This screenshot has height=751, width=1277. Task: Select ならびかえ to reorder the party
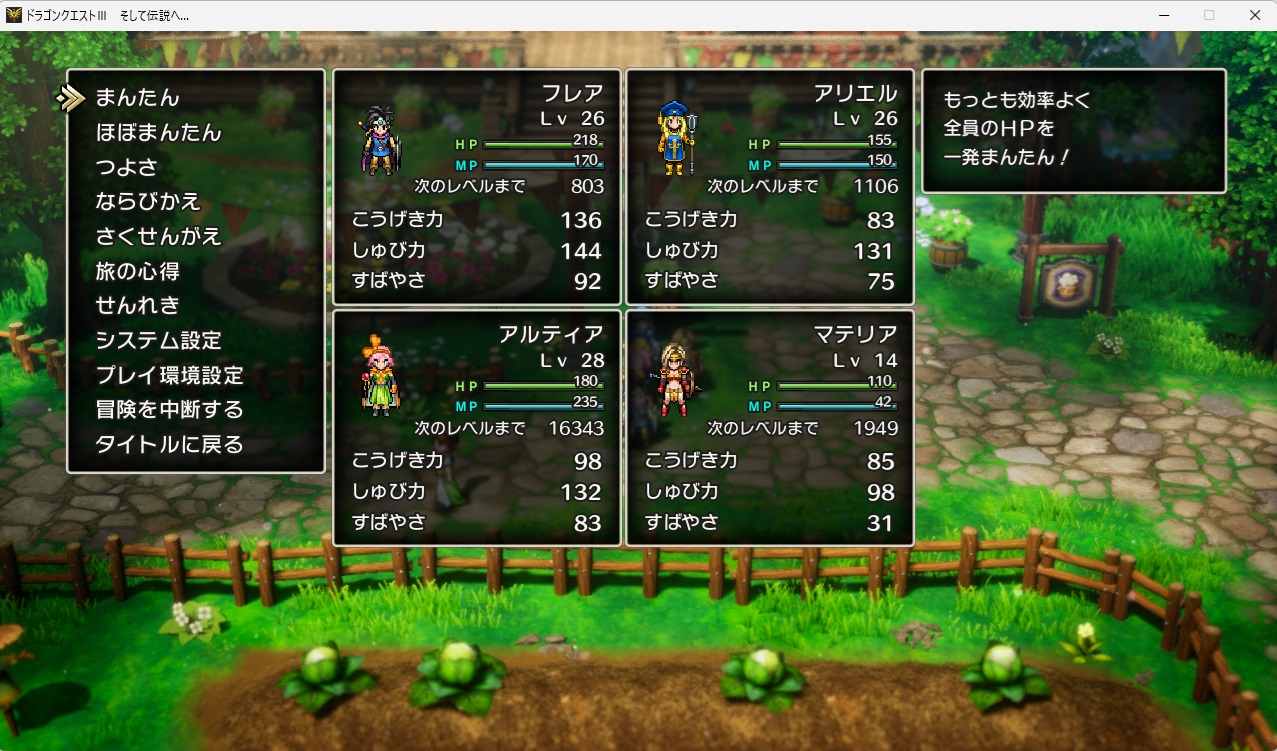click(148, 202)
